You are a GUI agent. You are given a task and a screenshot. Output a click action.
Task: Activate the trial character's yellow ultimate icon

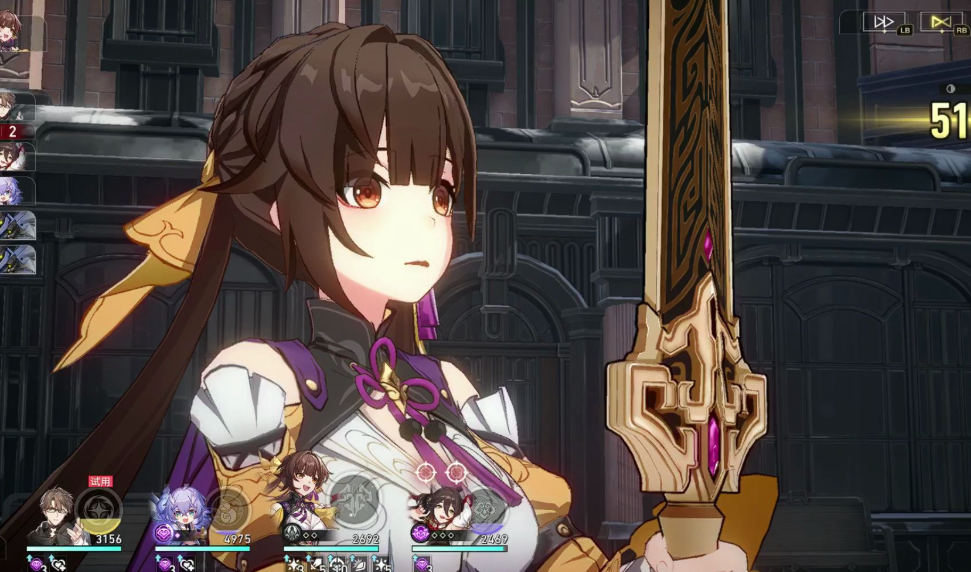pos(98,510)
